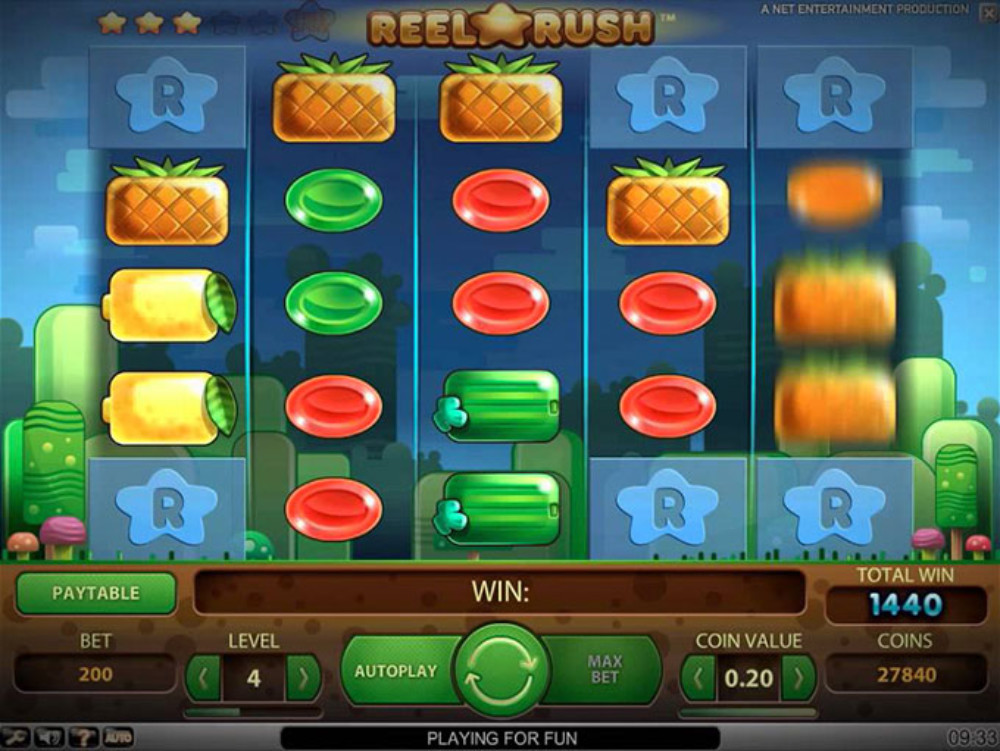Raise the coin value

[x=798, y=679]
